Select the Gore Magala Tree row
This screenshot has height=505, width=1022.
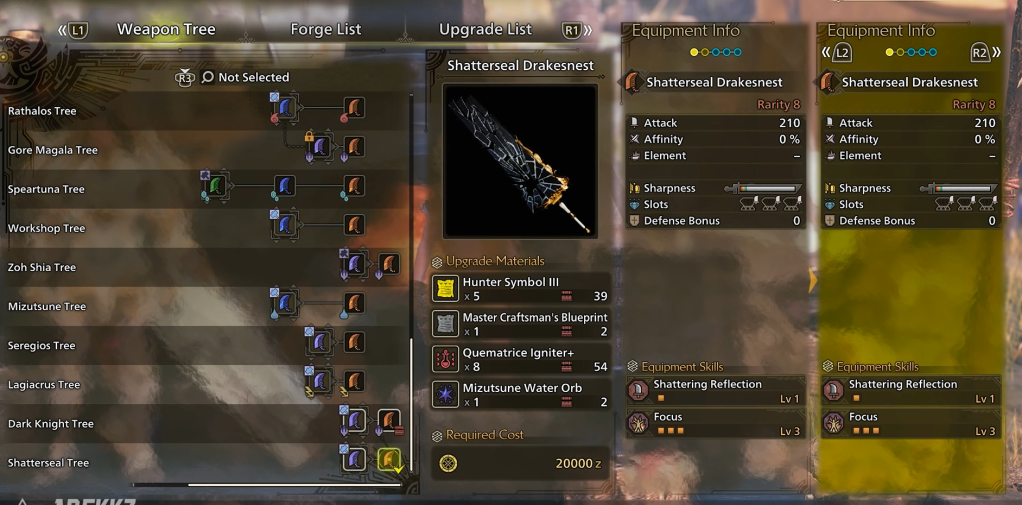(x=53, y=150)
